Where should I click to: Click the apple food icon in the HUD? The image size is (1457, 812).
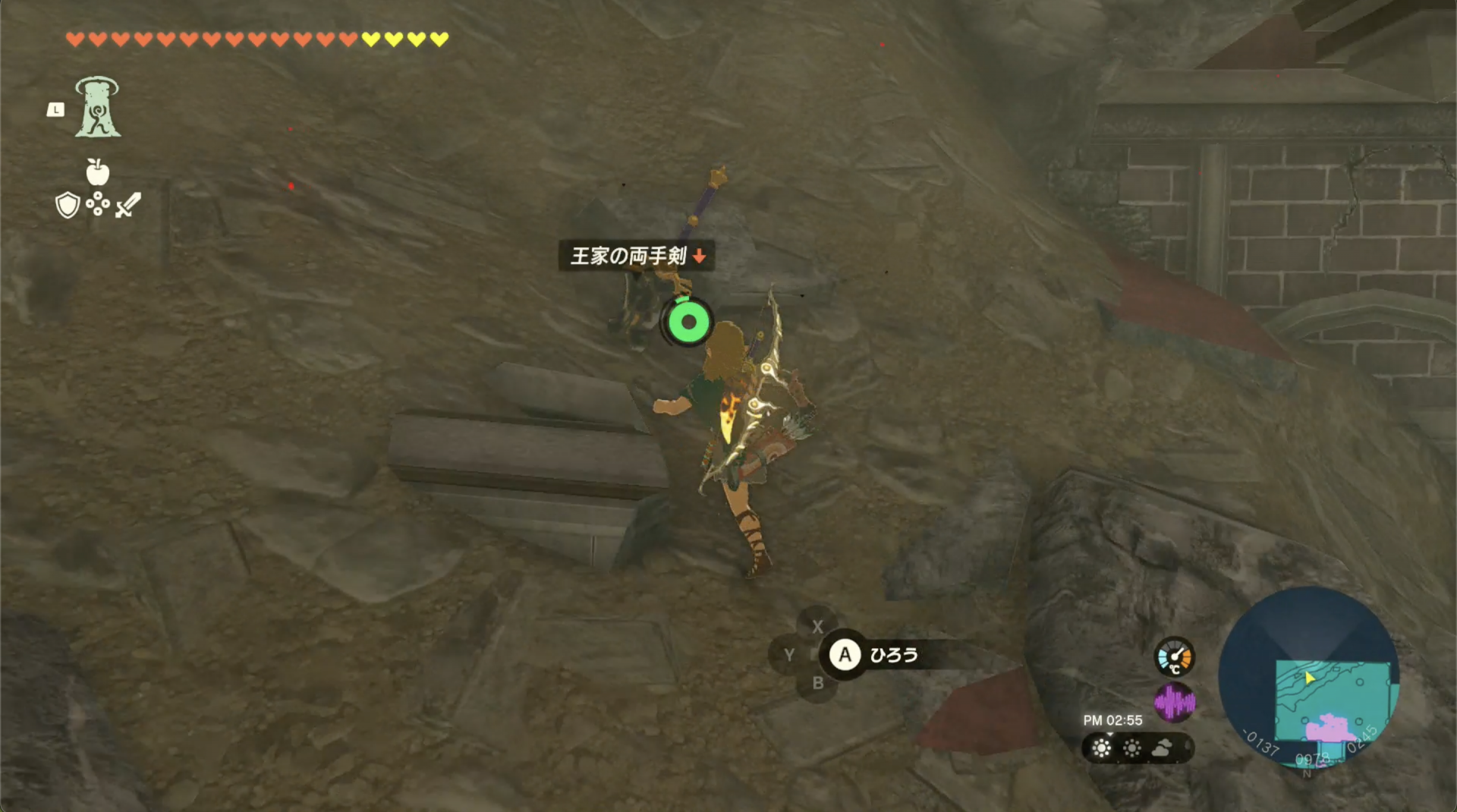[99, 173]
